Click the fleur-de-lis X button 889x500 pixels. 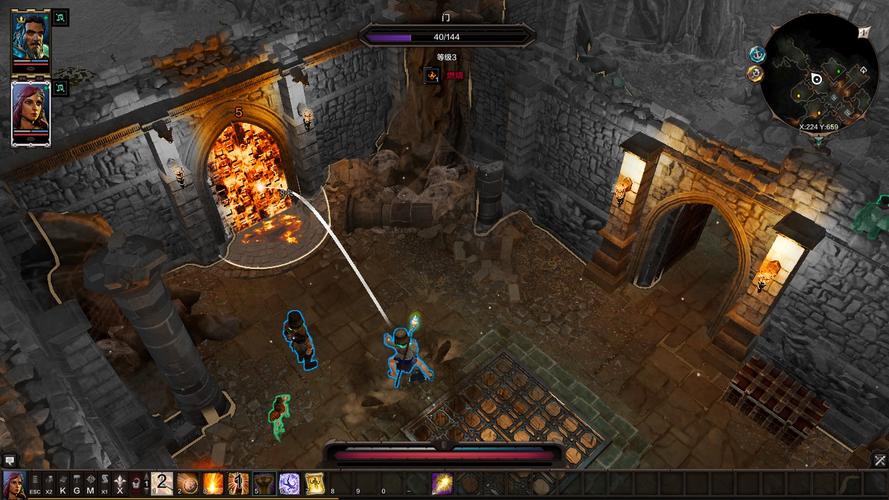120,485
